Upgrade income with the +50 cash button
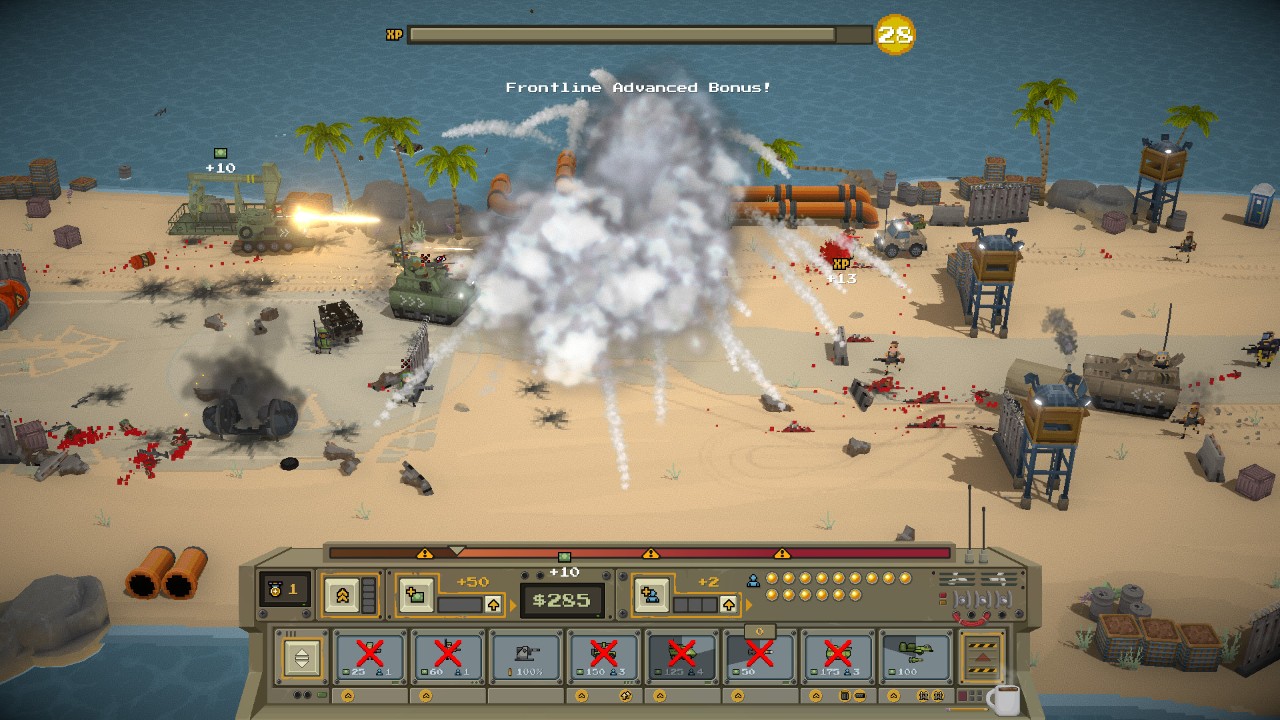The height and width of the screenshot is (720, 1280). (x=417, y=595)
